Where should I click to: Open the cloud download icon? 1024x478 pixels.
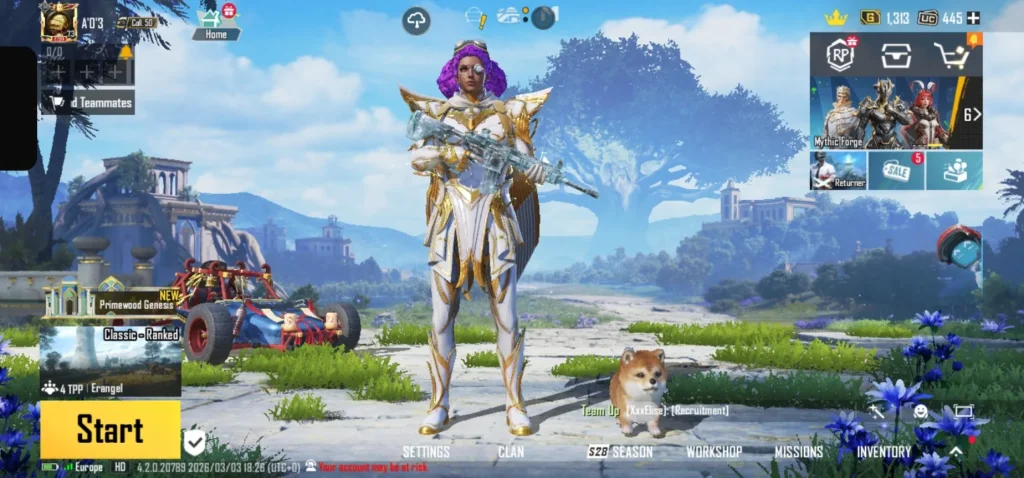(x=417, y=19)
